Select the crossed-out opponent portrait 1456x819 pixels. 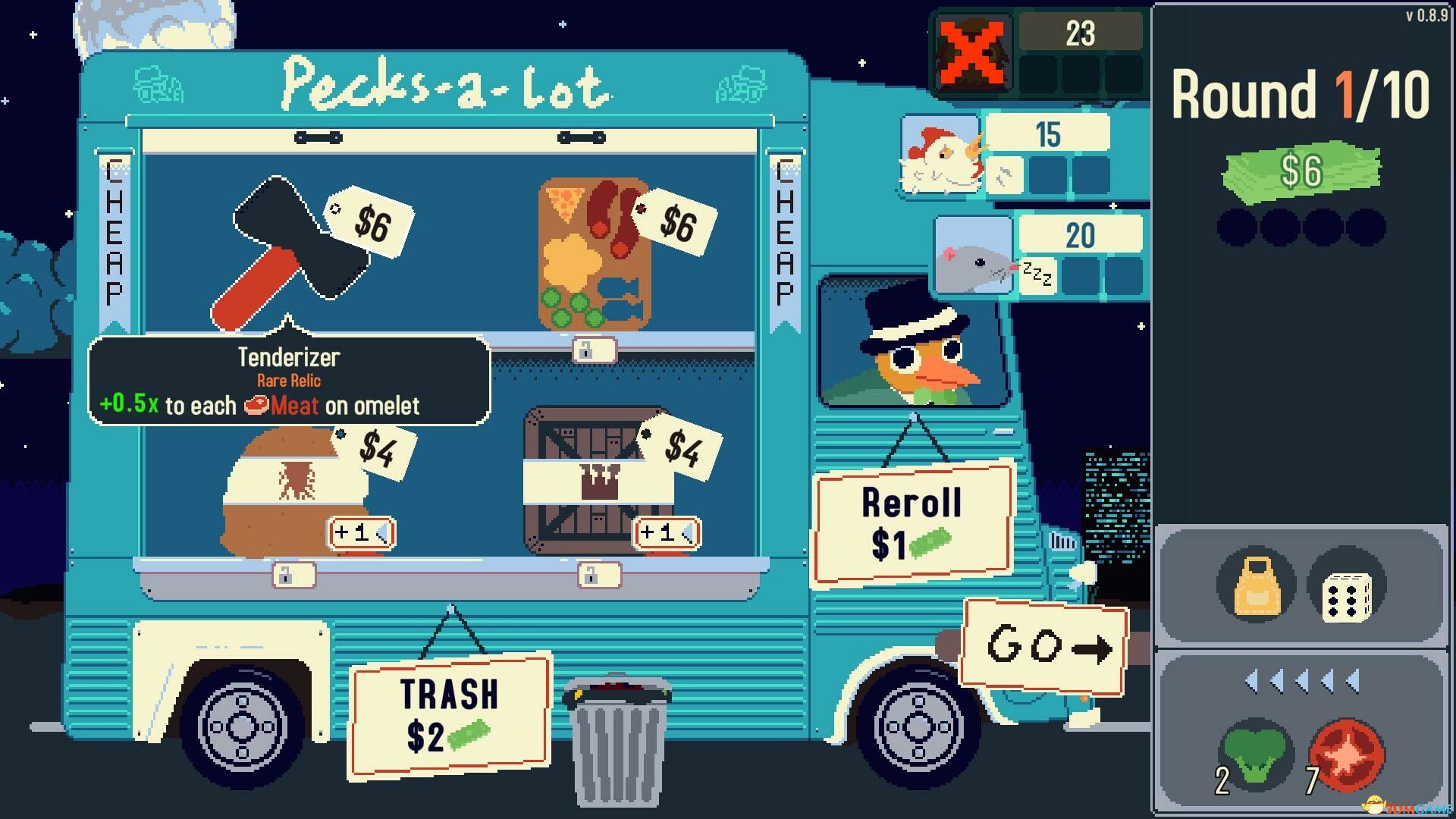(973, 52)
